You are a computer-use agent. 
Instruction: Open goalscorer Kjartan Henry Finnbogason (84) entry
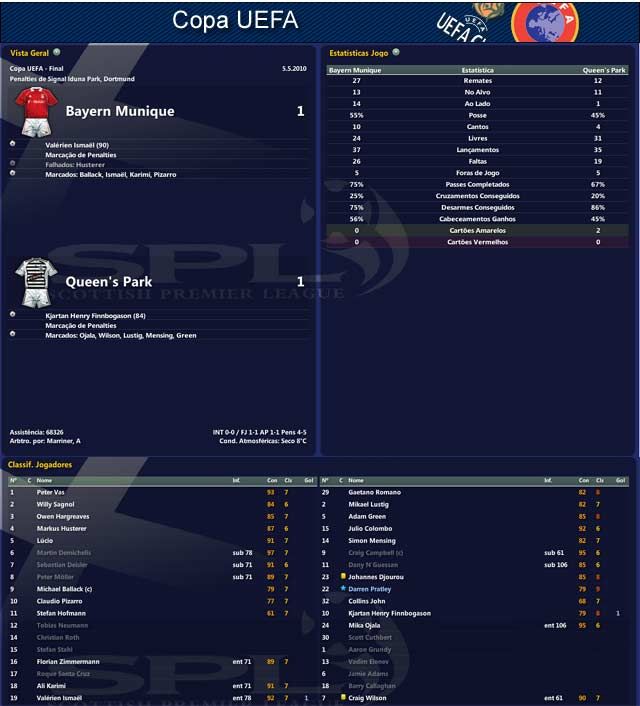[x=96, y=316]
